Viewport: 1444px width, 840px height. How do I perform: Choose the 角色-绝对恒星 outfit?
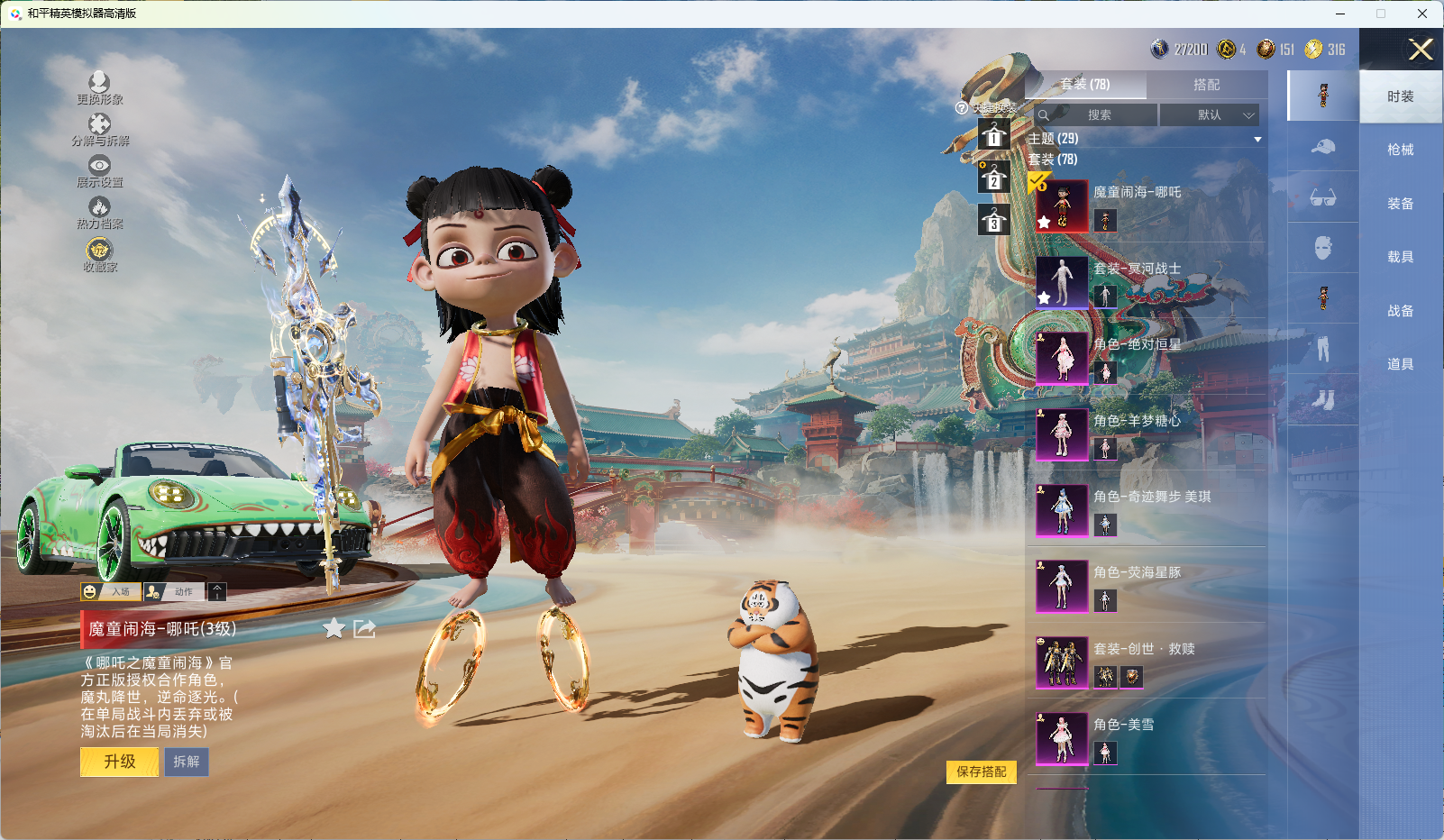[x=1062, y=358]
